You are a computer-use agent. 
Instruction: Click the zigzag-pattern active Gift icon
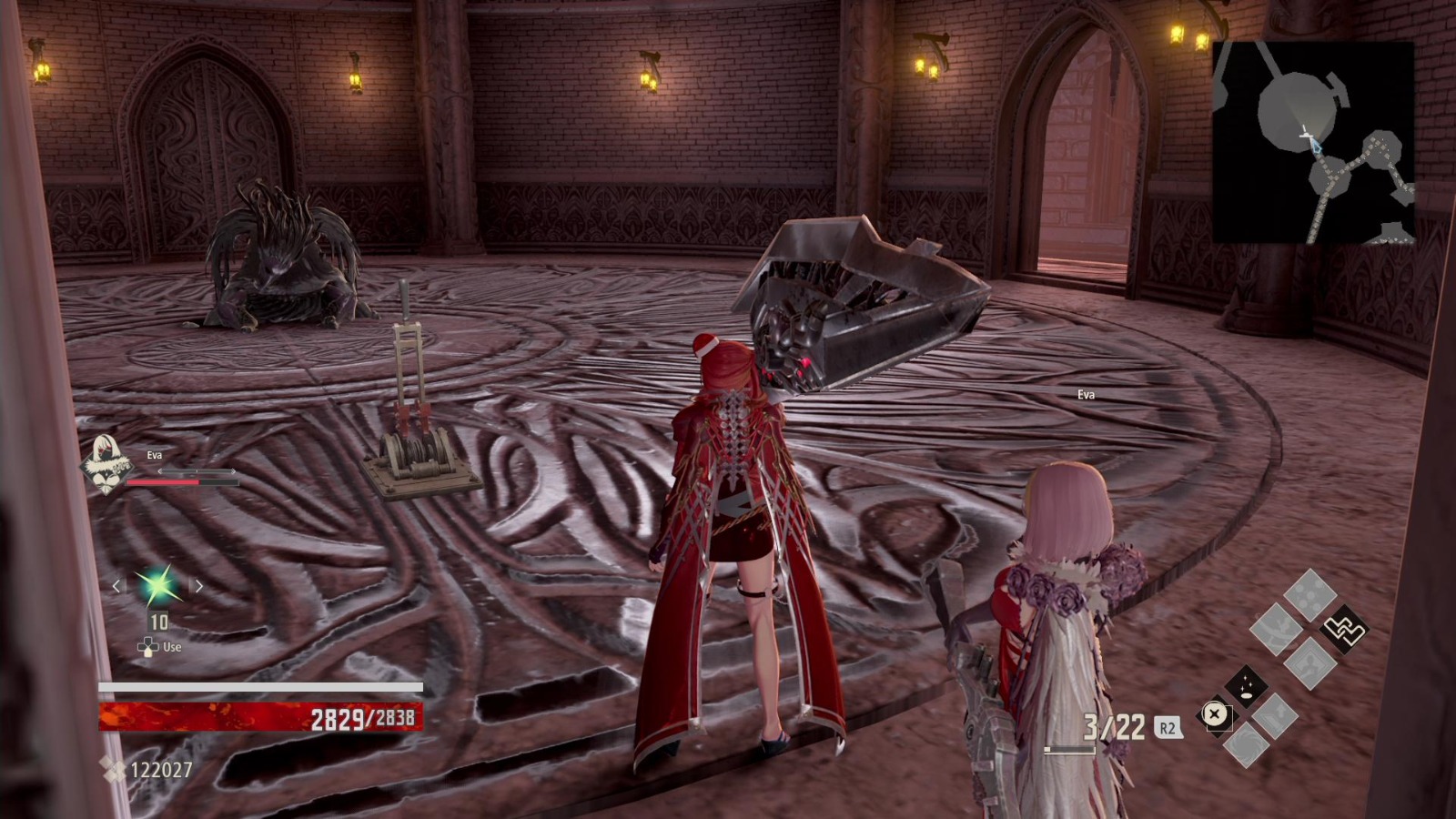pyautogui.click(x=1344, y=629)
